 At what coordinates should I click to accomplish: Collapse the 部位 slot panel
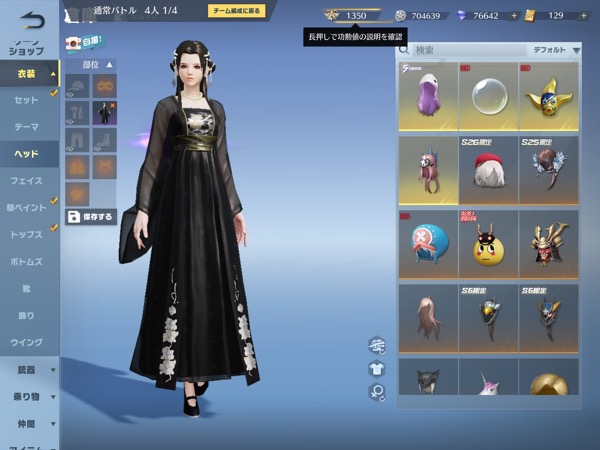tap(110, 64)
